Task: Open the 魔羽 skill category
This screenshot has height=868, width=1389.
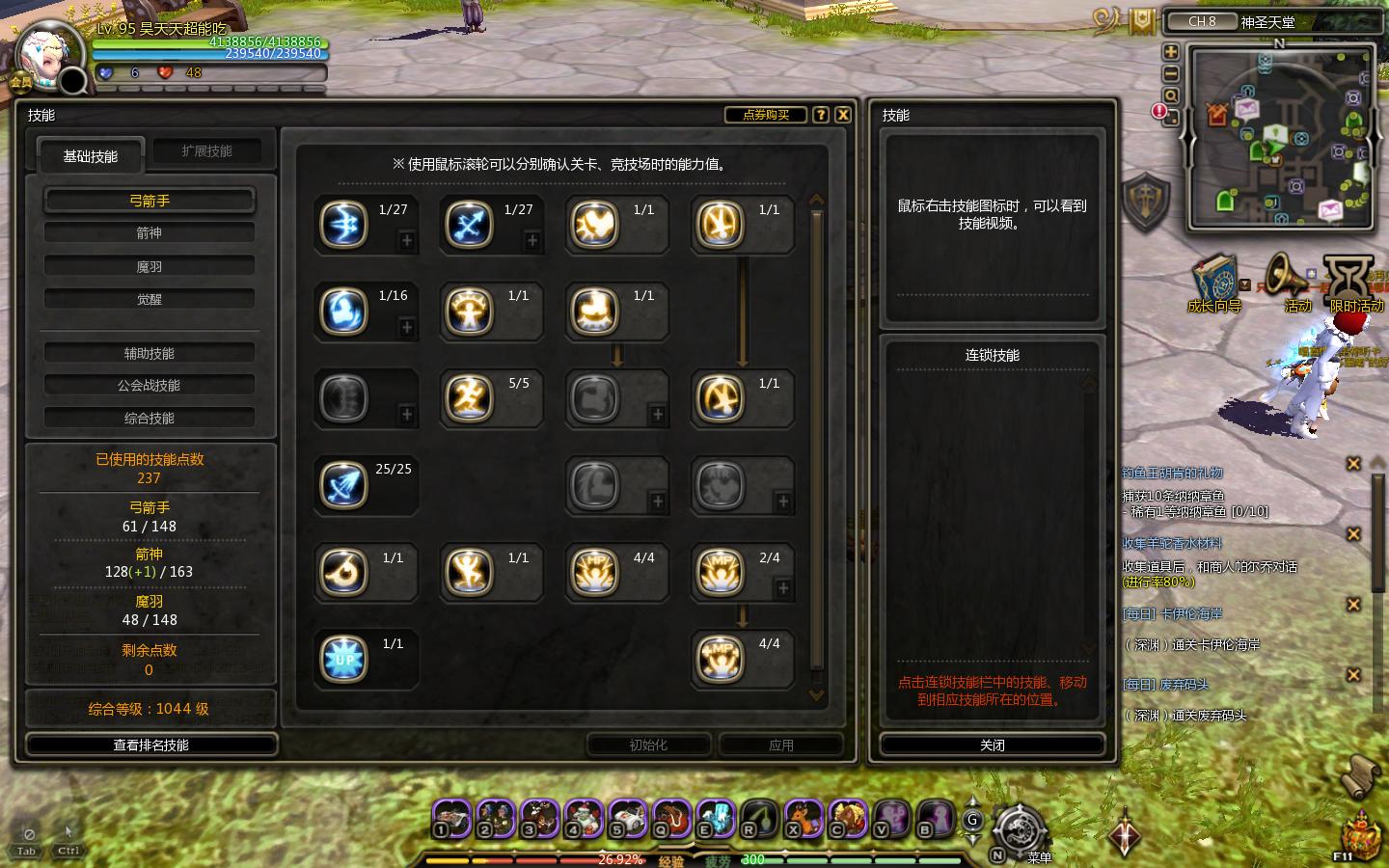Action: pyautogui.click(x=150, y=266)
